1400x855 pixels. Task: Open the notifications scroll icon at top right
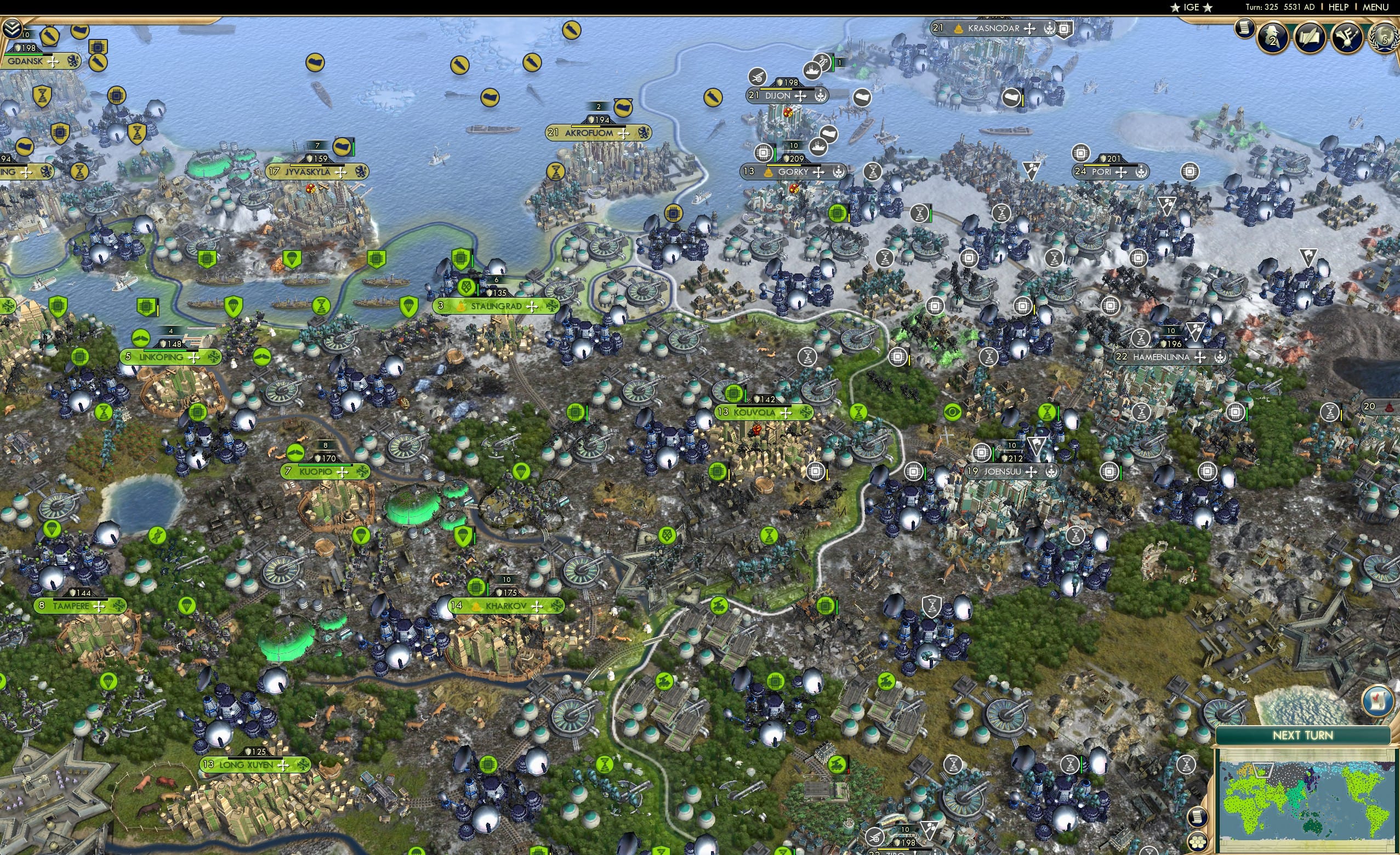(1244, 28)
